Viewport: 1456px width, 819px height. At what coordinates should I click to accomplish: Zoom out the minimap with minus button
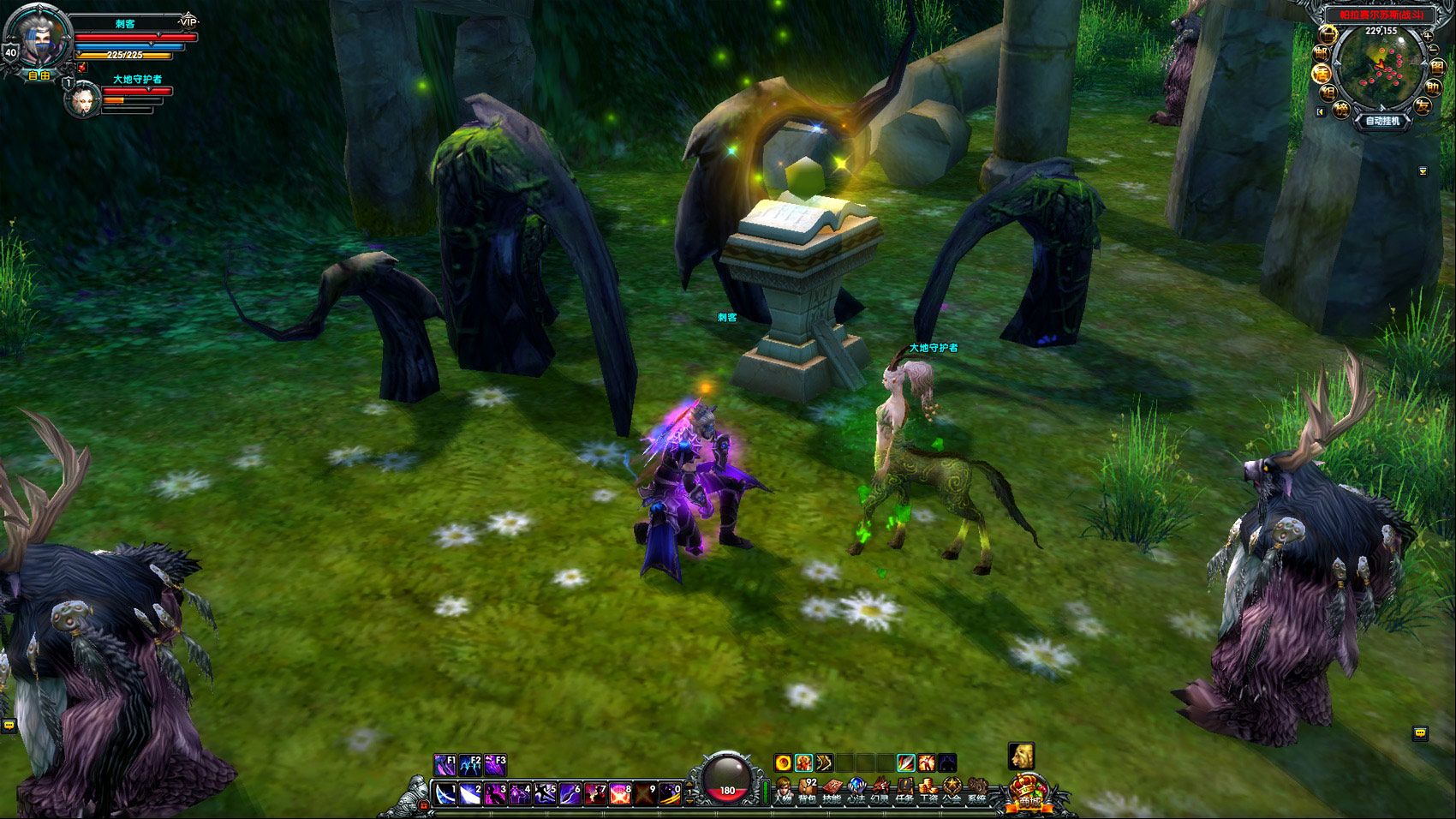tap(1434, 51)
